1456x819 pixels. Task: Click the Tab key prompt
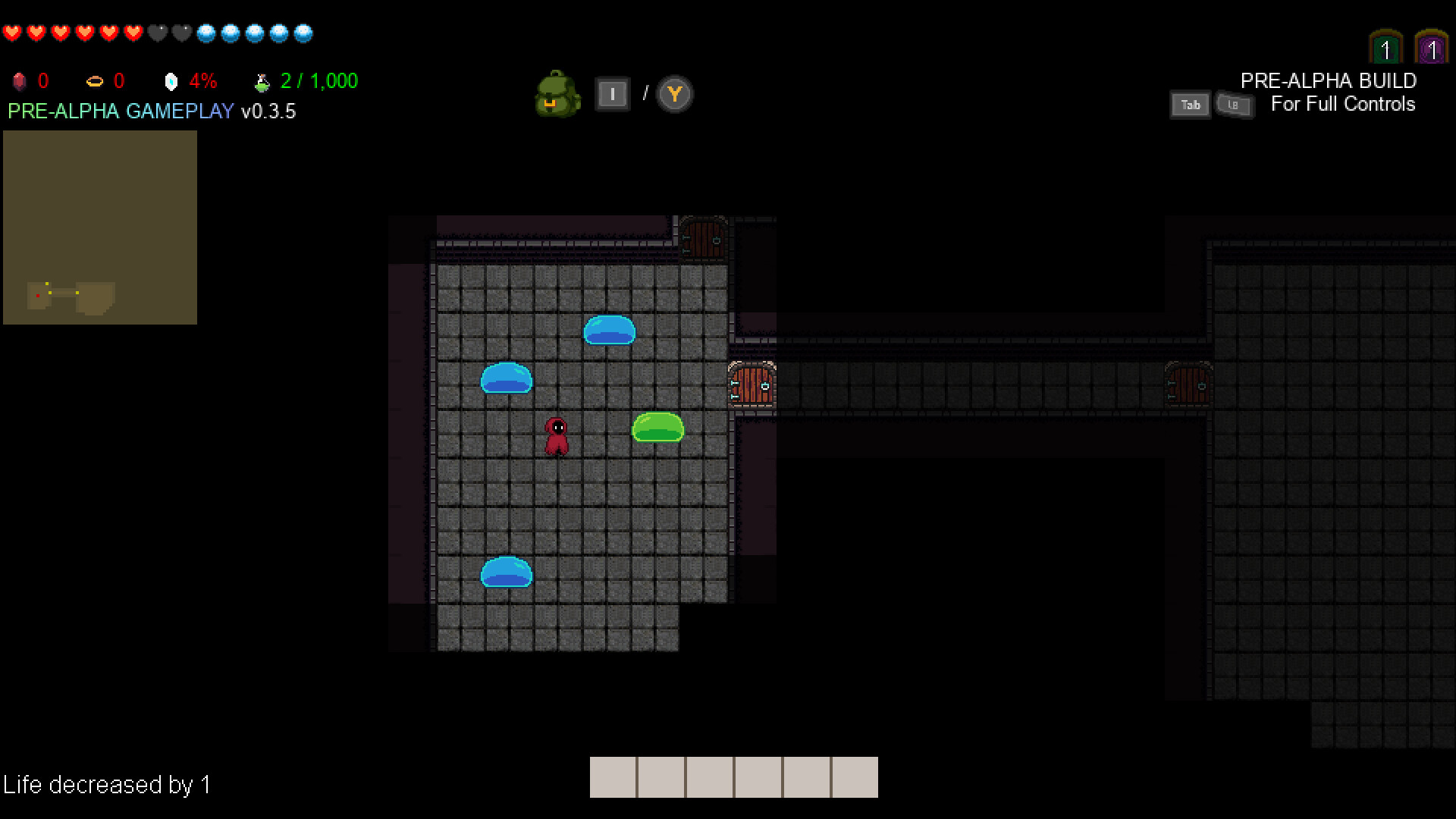click(x=1190, y=105)
